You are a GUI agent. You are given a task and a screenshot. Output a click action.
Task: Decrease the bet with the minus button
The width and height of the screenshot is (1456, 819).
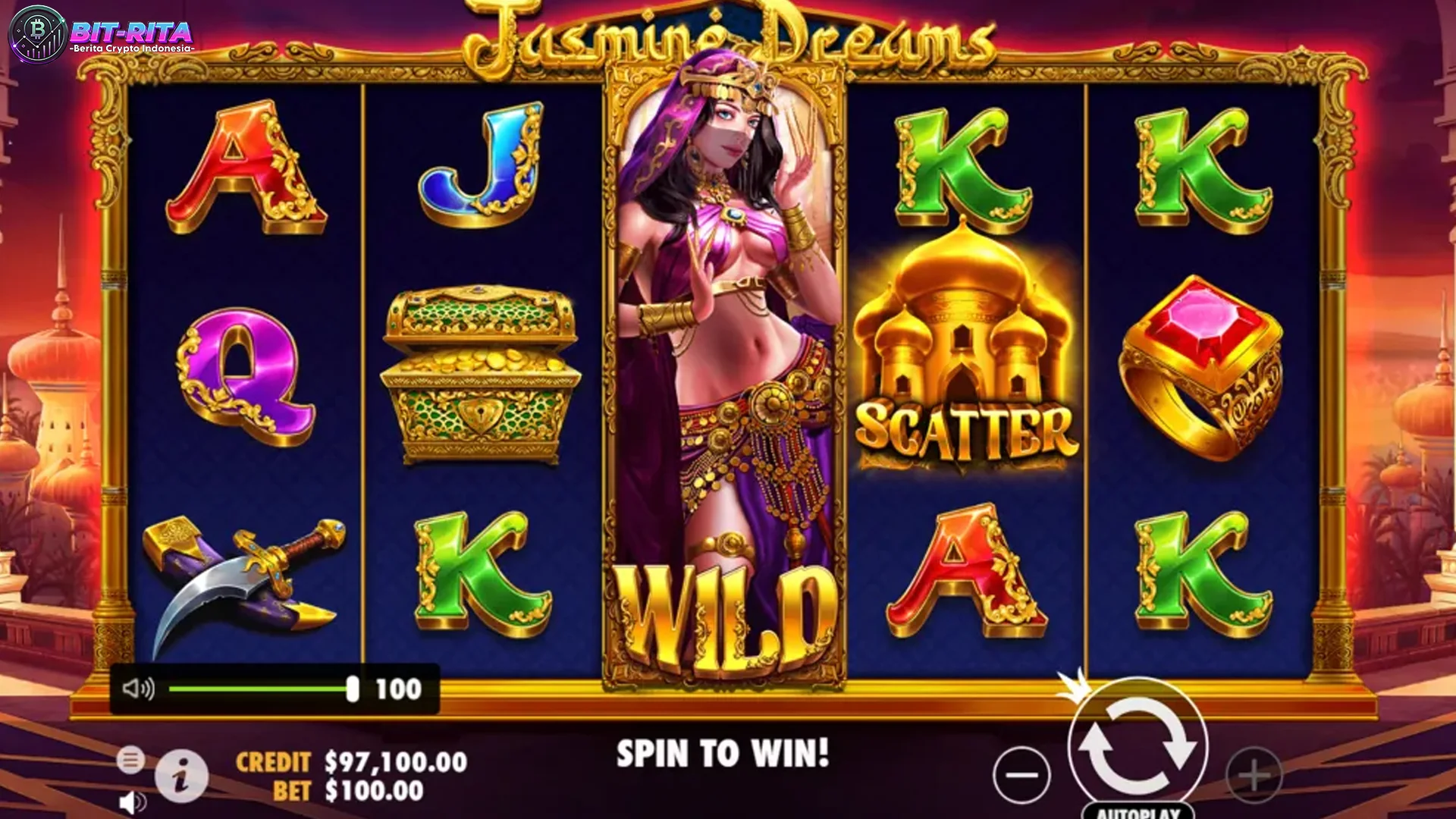pyautogui.click(x=1021, y=774)
